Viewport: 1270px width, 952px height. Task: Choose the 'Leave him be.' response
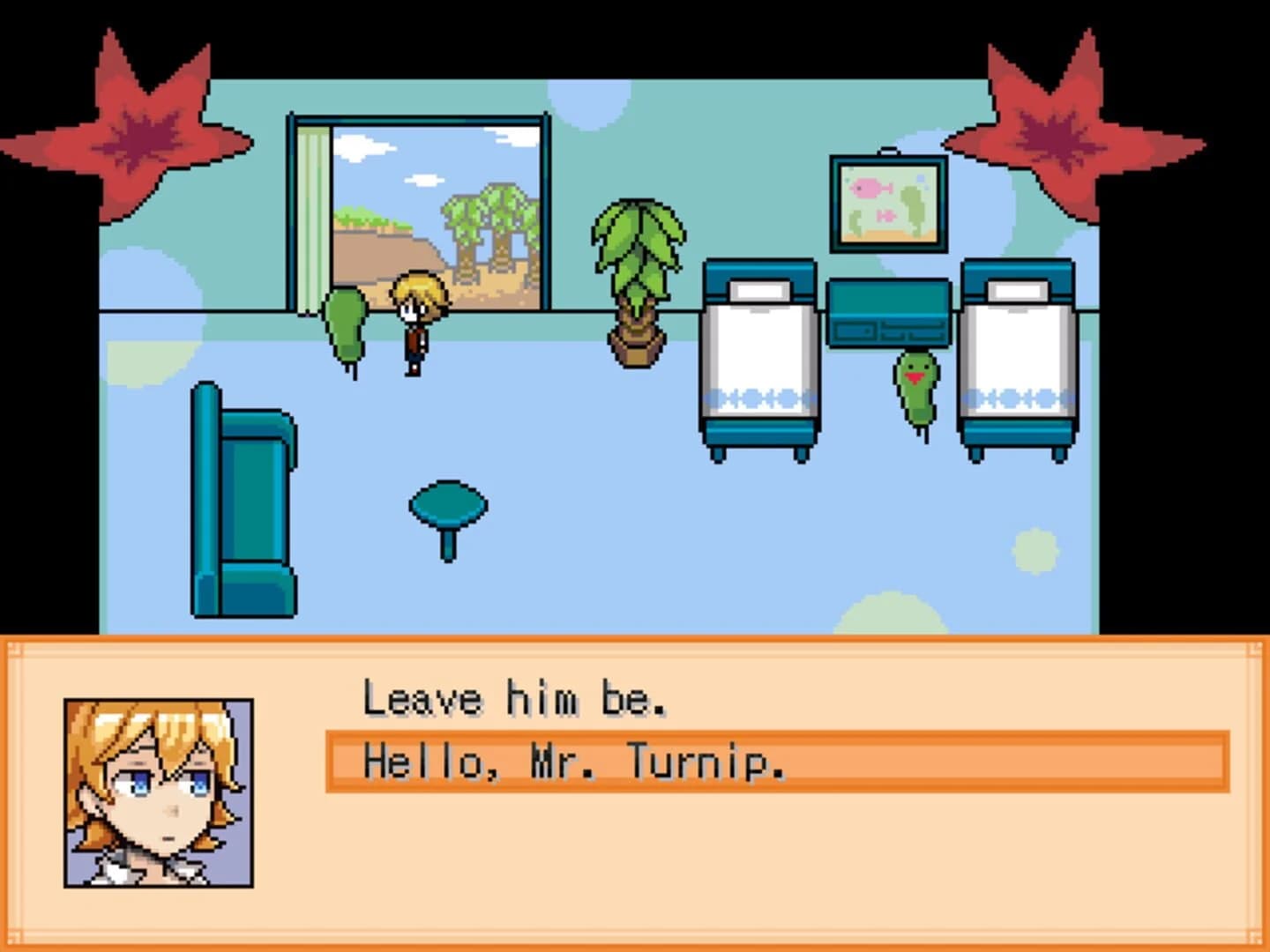pos(516,699)
